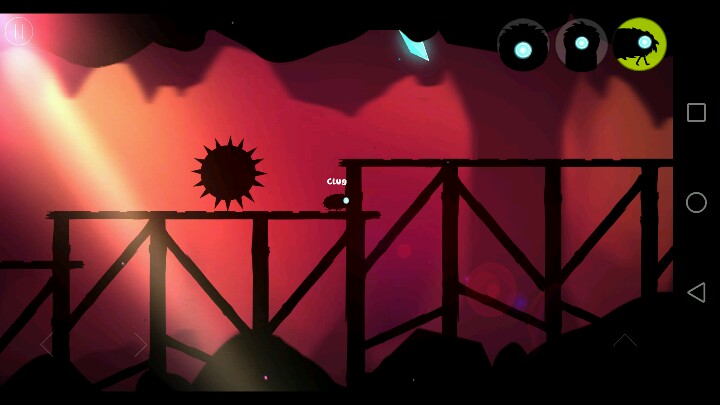Switch to the tall creature character
720x405 pixels.
point(581,45)
